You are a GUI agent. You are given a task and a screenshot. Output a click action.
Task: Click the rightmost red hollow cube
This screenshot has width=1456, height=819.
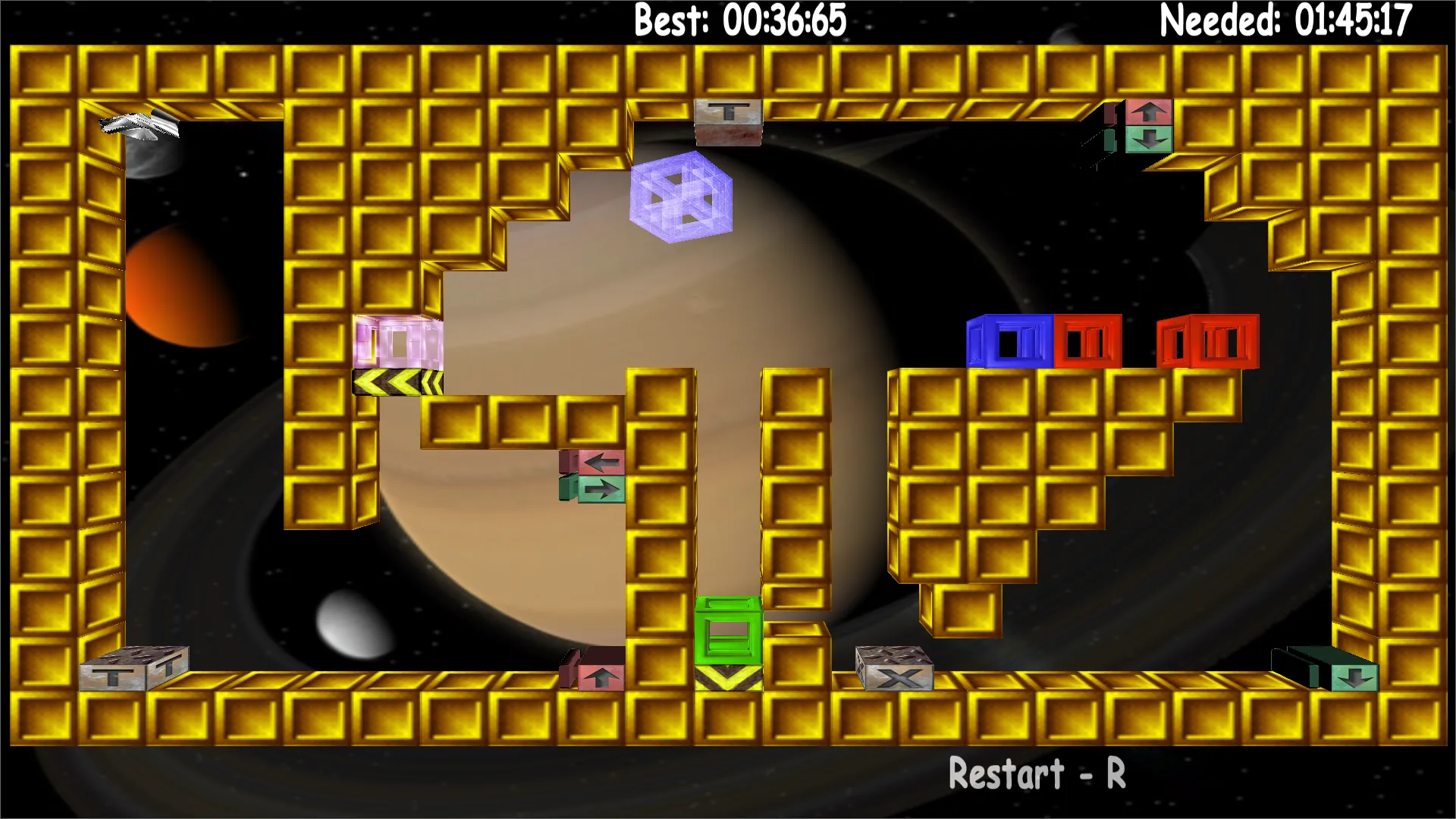(1206, 343)
